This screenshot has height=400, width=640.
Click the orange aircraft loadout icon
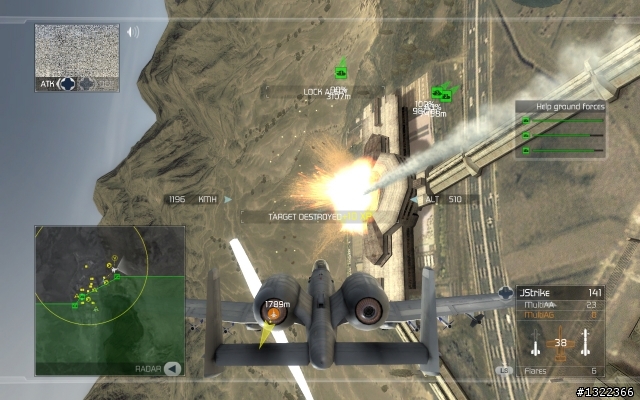coord(560,342)
